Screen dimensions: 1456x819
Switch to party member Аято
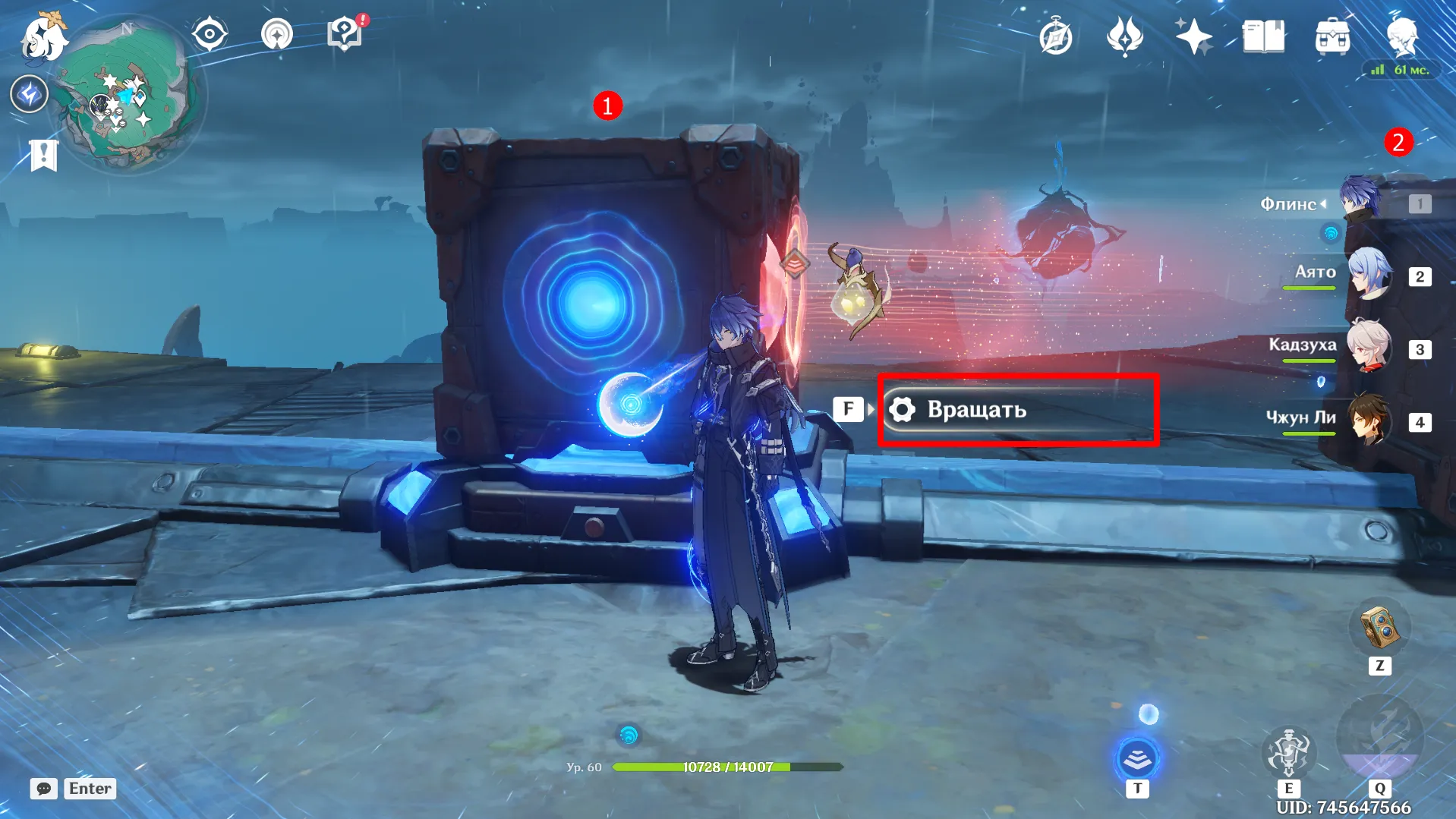(x=1369, y=276)
